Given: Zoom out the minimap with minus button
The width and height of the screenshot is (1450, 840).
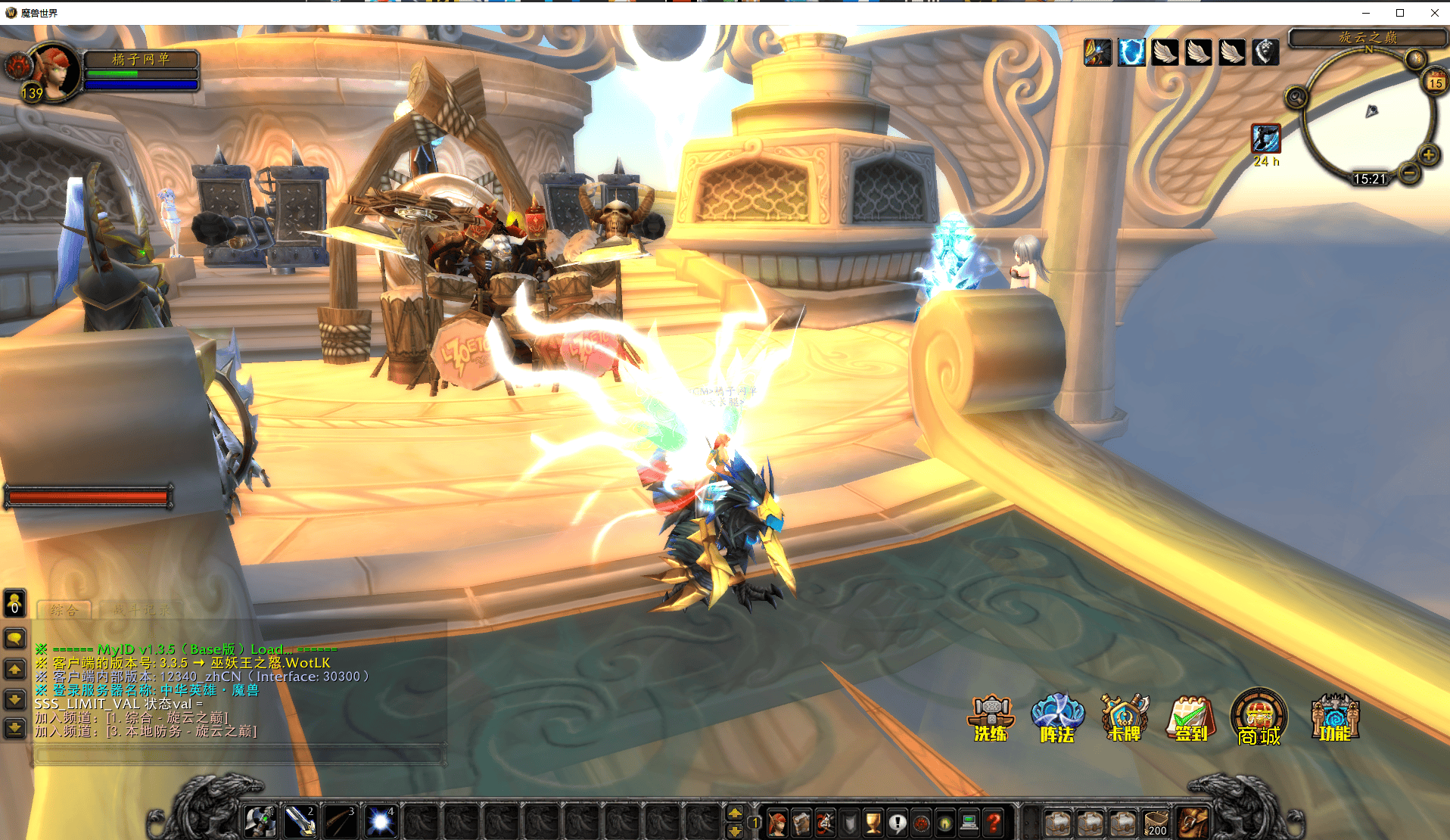Looking at the screenshot, I should 1409,173.
